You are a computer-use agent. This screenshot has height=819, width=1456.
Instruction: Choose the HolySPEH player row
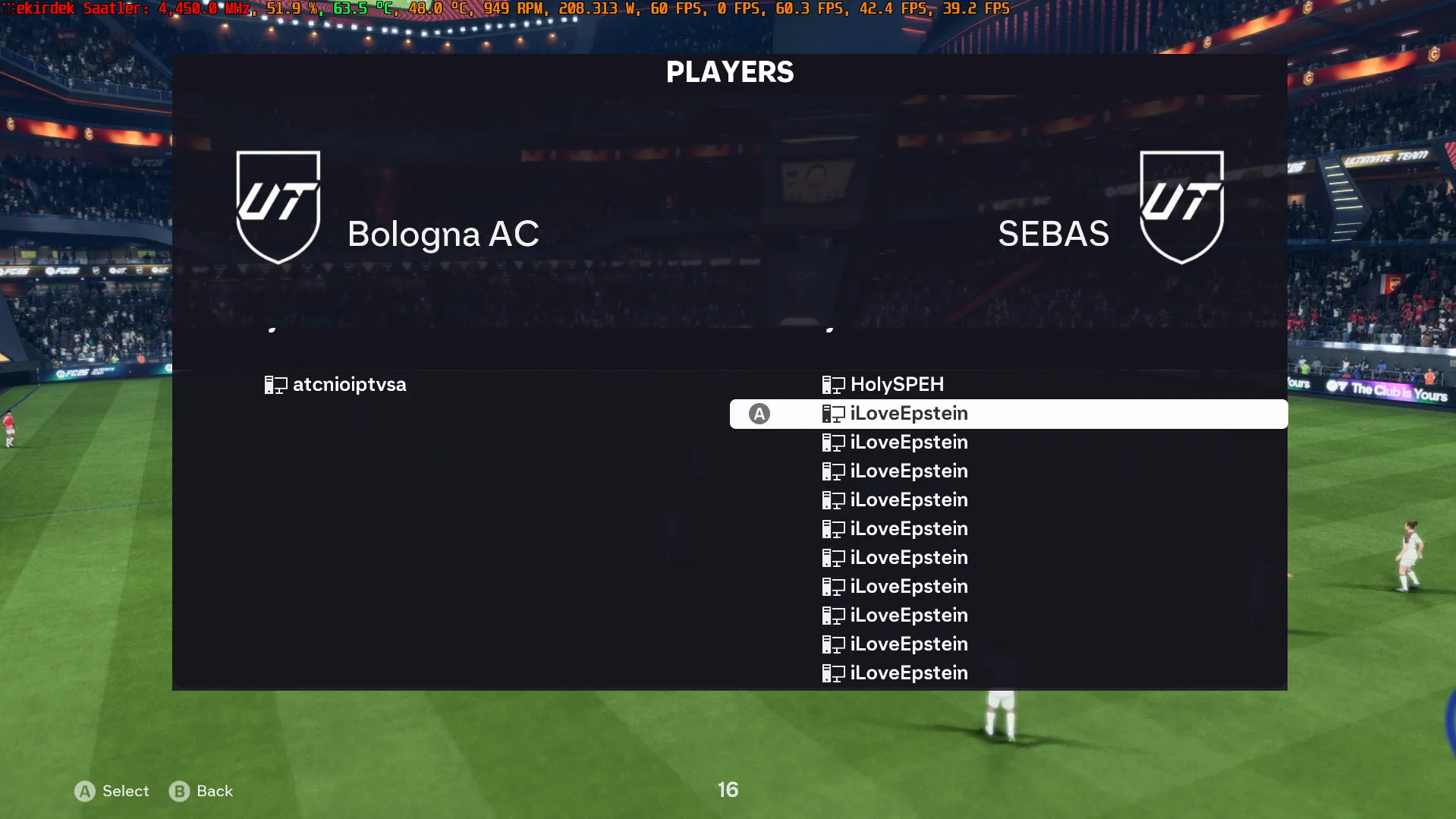pyautogui.click(x=897, y=385)
